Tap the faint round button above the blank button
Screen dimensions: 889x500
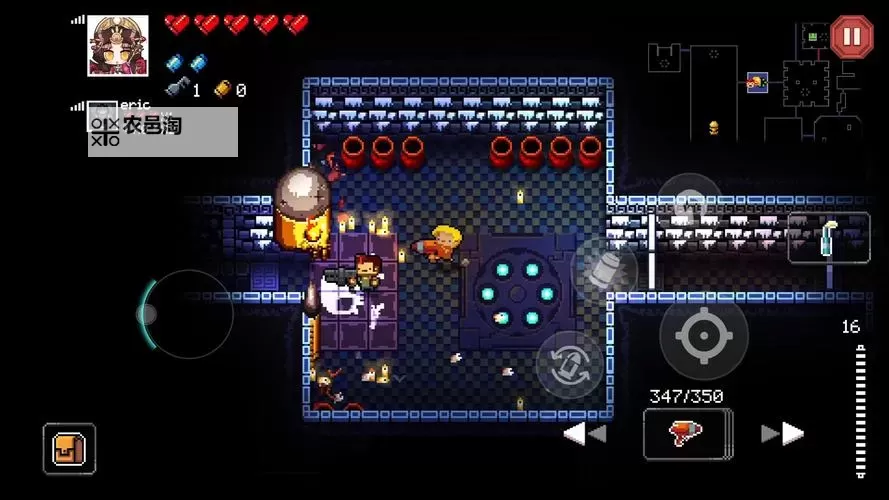pos(688,204)
